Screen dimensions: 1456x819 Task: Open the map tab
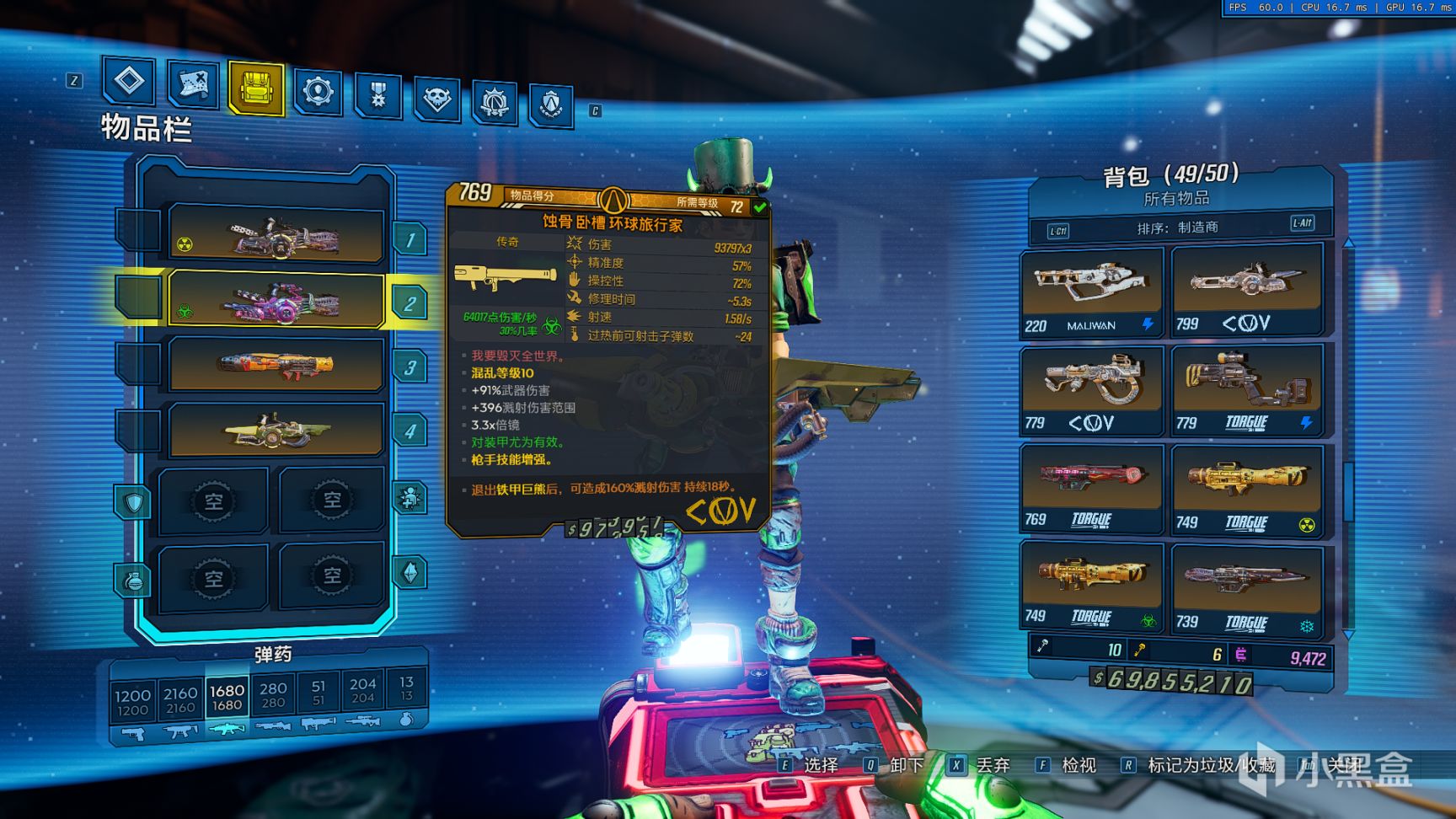193,84
